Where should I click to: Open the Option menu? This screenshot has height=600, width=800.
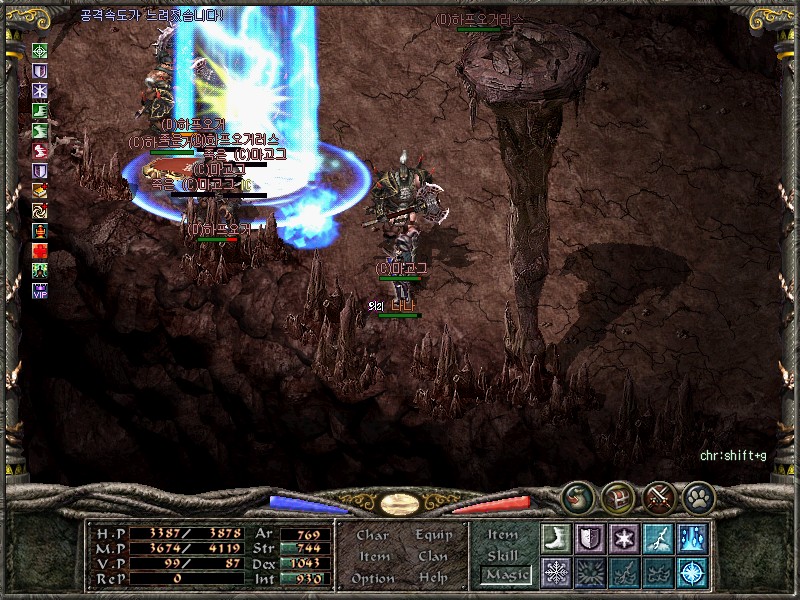[x=371, y=578]
